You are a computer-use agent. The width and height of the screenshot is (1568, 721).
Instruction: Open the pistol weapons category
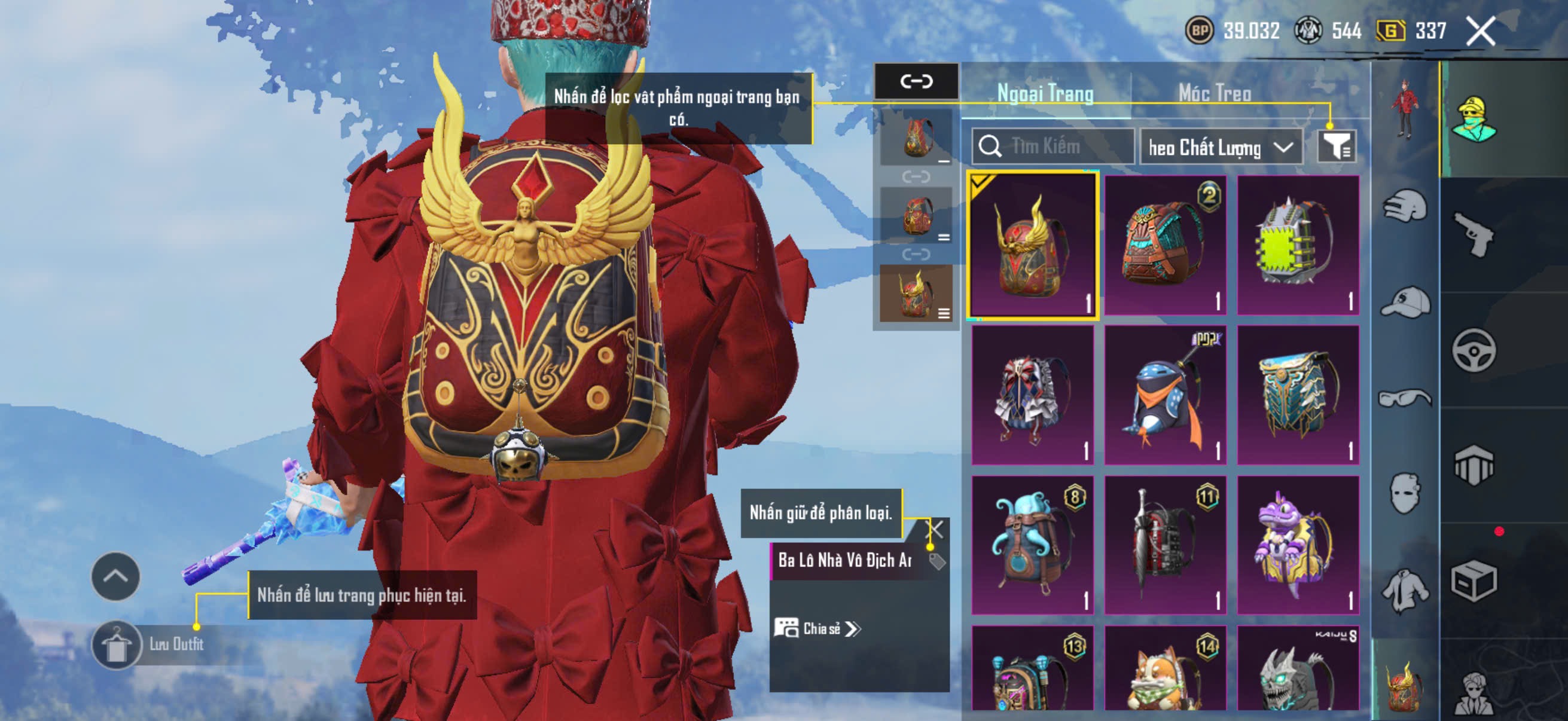[1474, 235]
